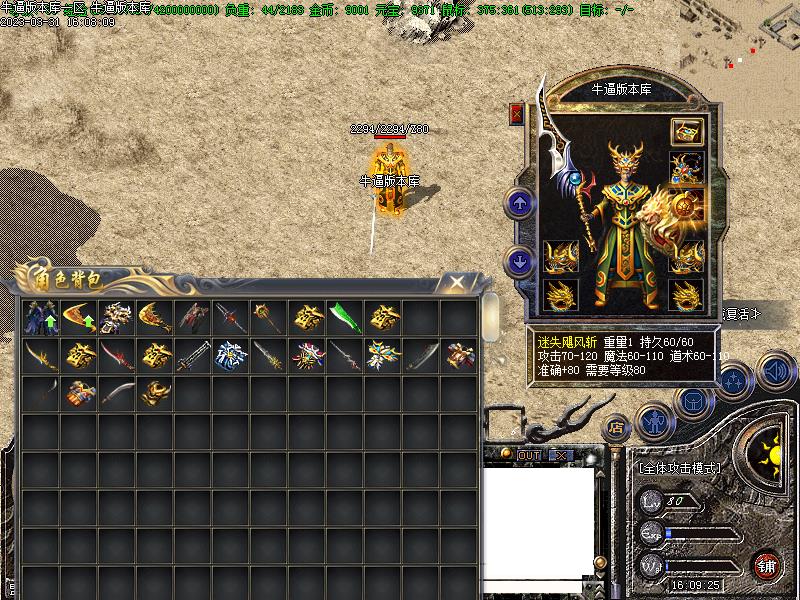
Task: Open the skills button with sparkle stars
Action: [x=734, y=381]
